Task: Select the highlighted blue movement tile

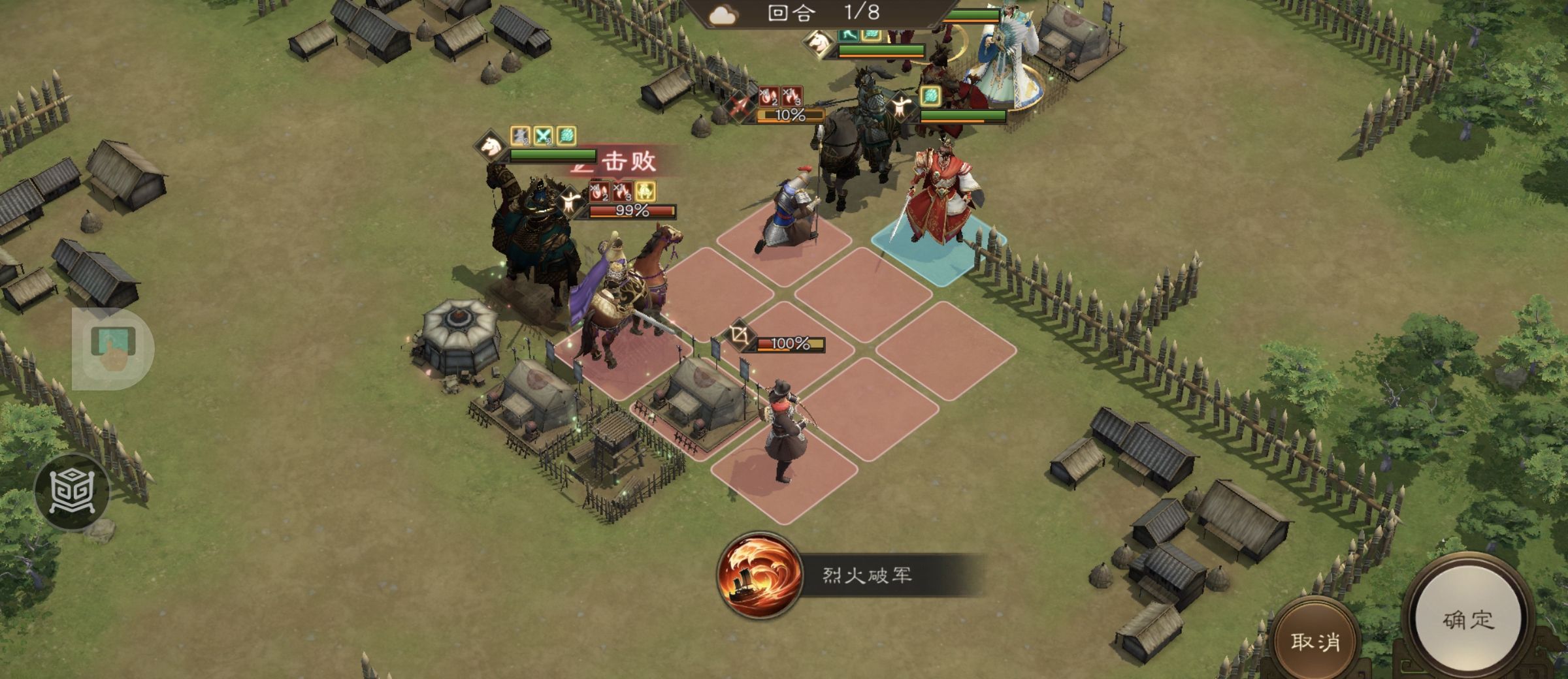Action: (x=931, y=255)
